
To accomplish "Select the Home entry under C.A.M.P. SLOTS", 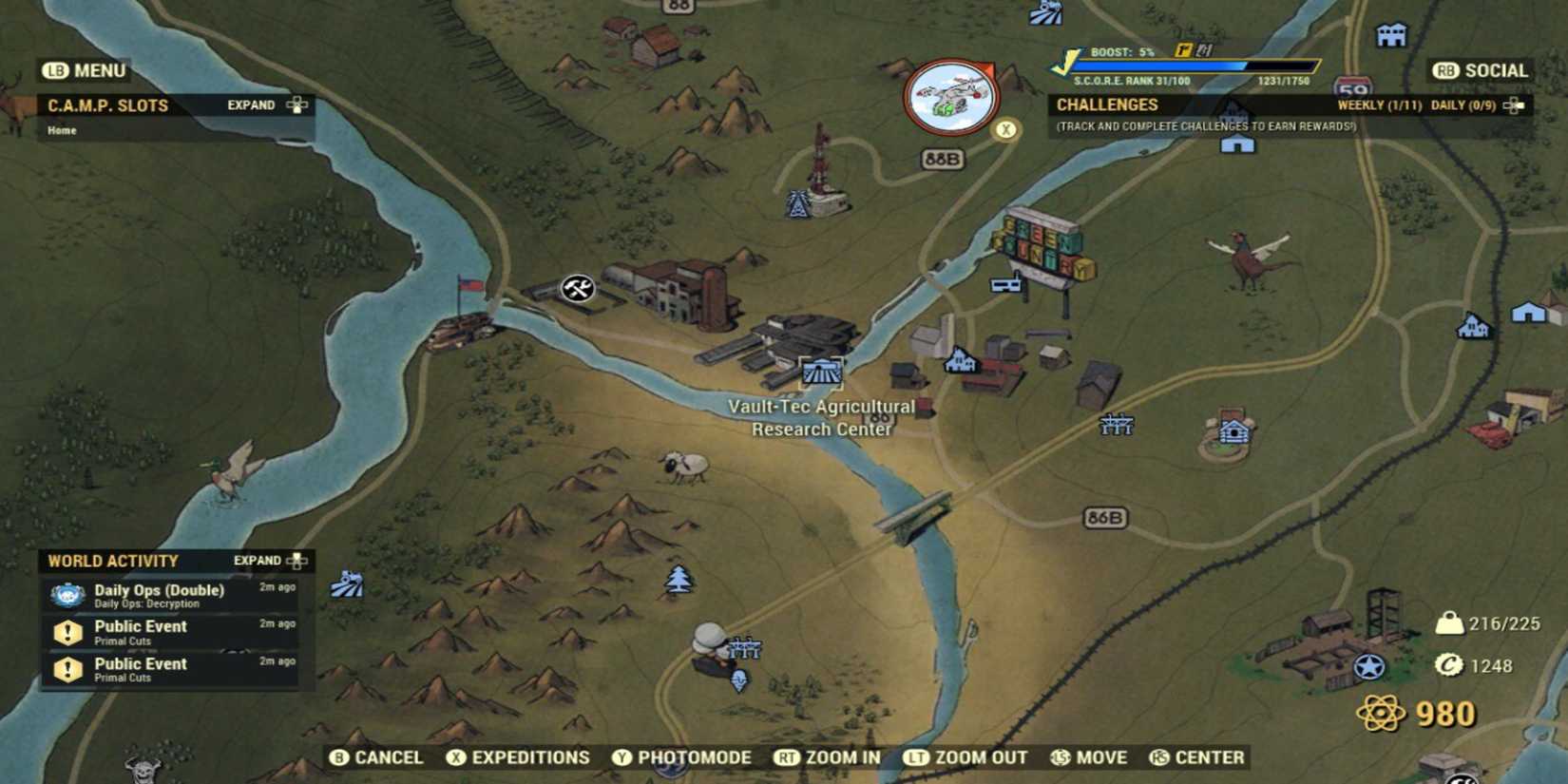I will [x=62, y=130].
